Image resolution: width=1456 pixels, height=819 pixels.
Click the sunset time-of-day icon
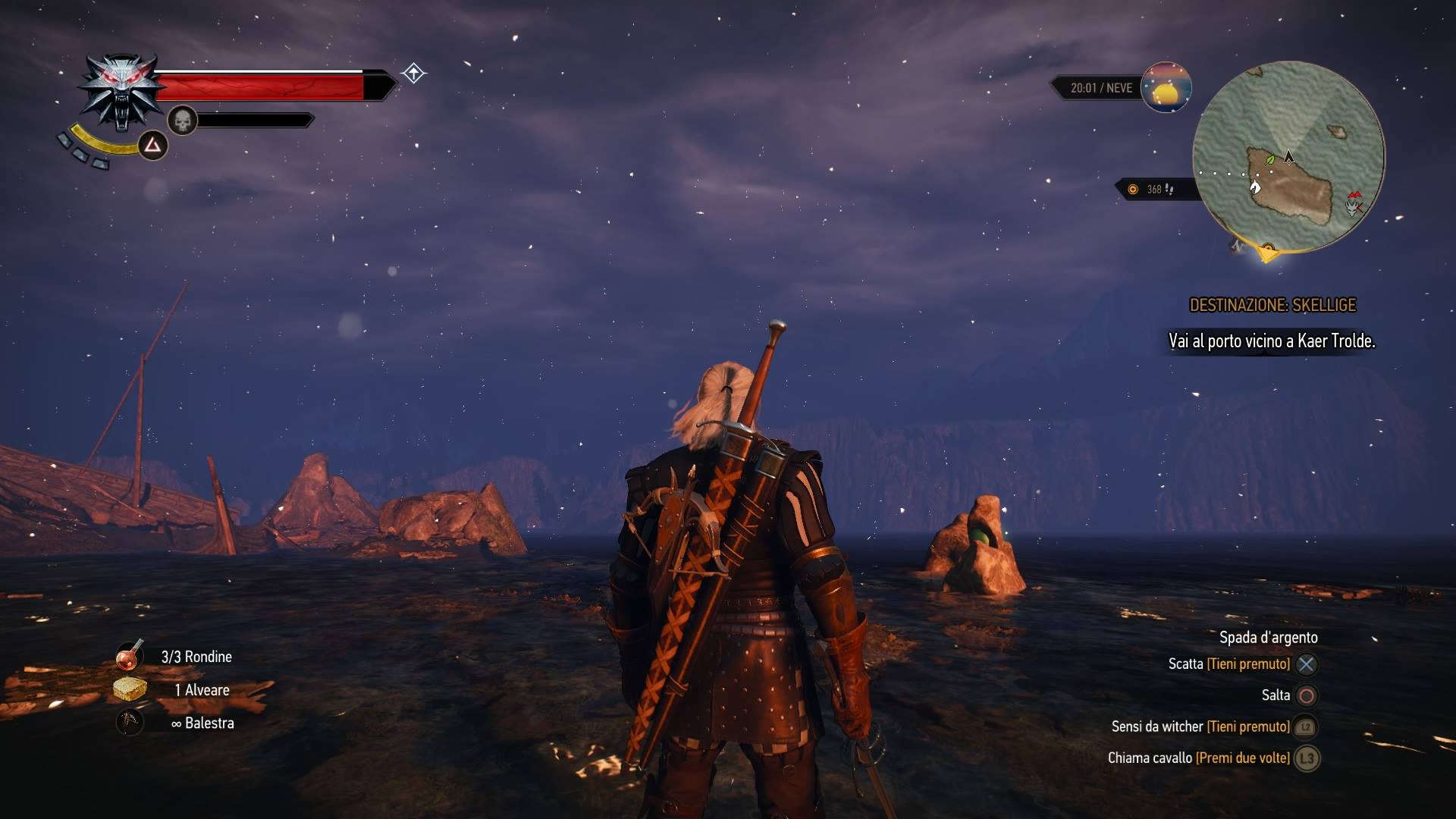(x=1166, y=88)
